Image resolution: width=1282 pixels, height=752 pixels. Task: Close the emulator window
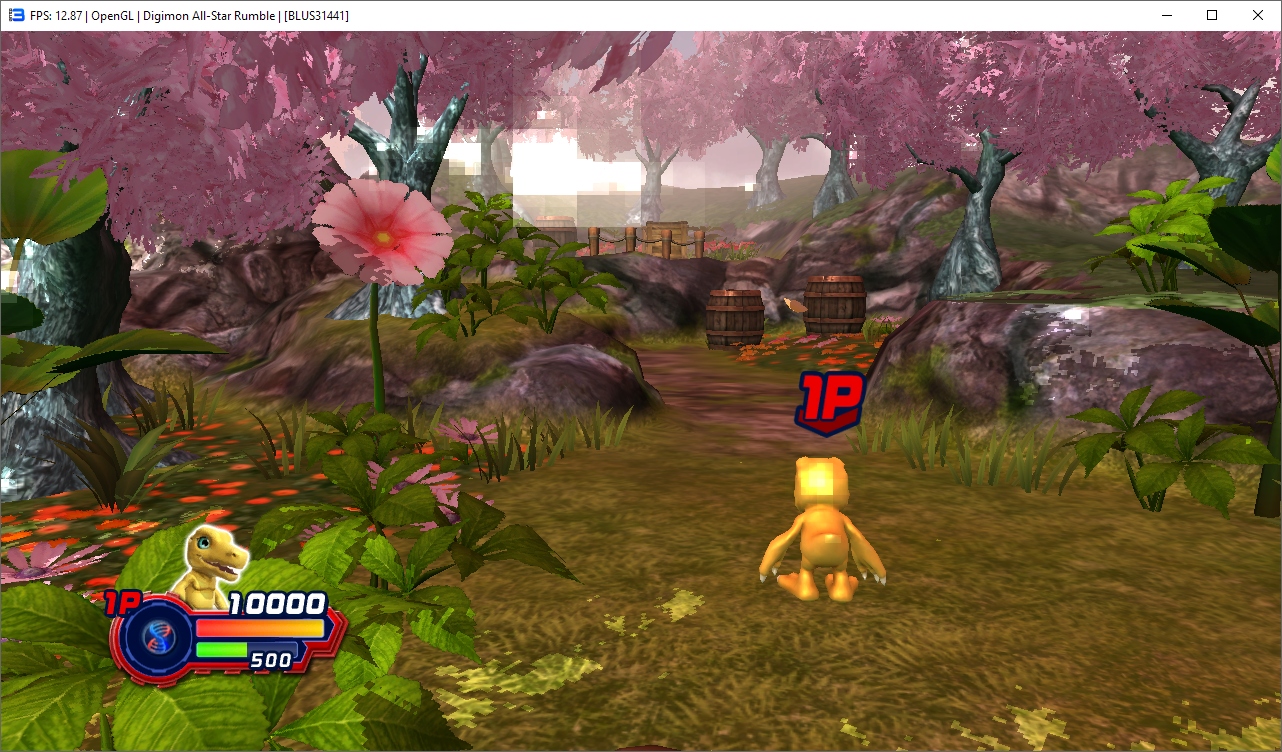tap(1258, 15)
